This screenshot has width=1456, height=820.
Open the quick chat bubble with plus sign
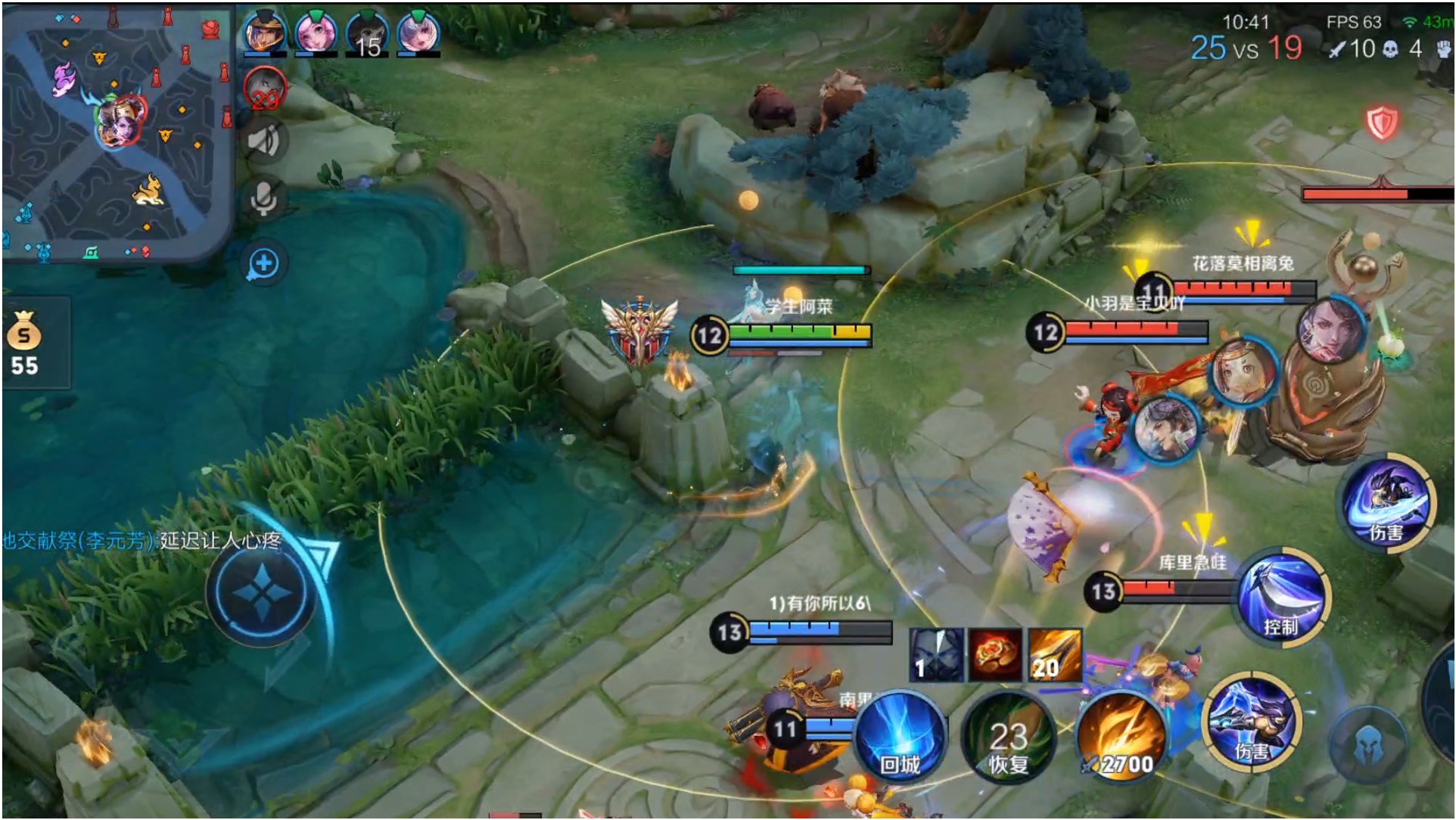pyautogui.click(x=264, y=264)
